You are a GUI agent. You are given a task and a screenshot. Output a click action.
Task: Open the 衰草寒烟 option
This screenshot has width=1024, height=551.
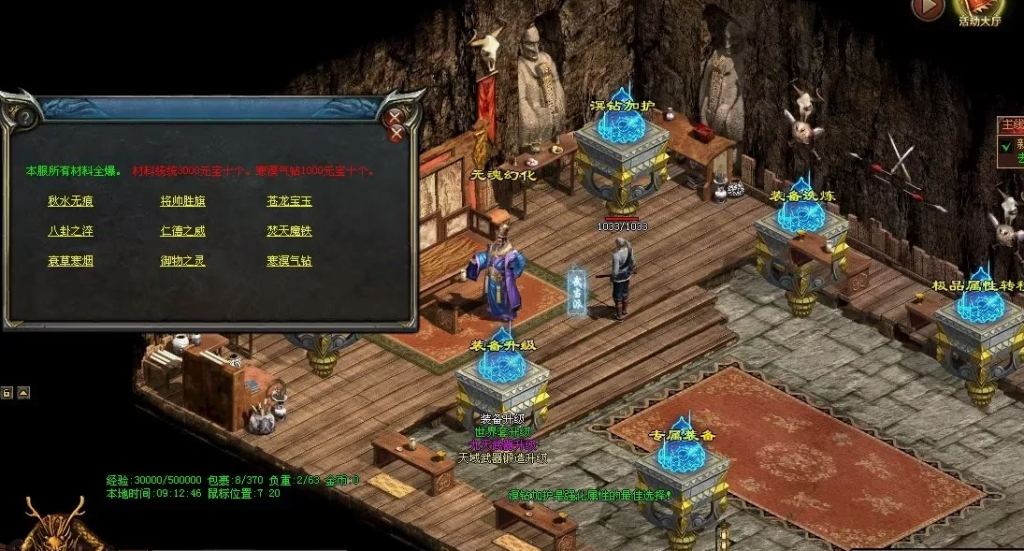point(71,261)
